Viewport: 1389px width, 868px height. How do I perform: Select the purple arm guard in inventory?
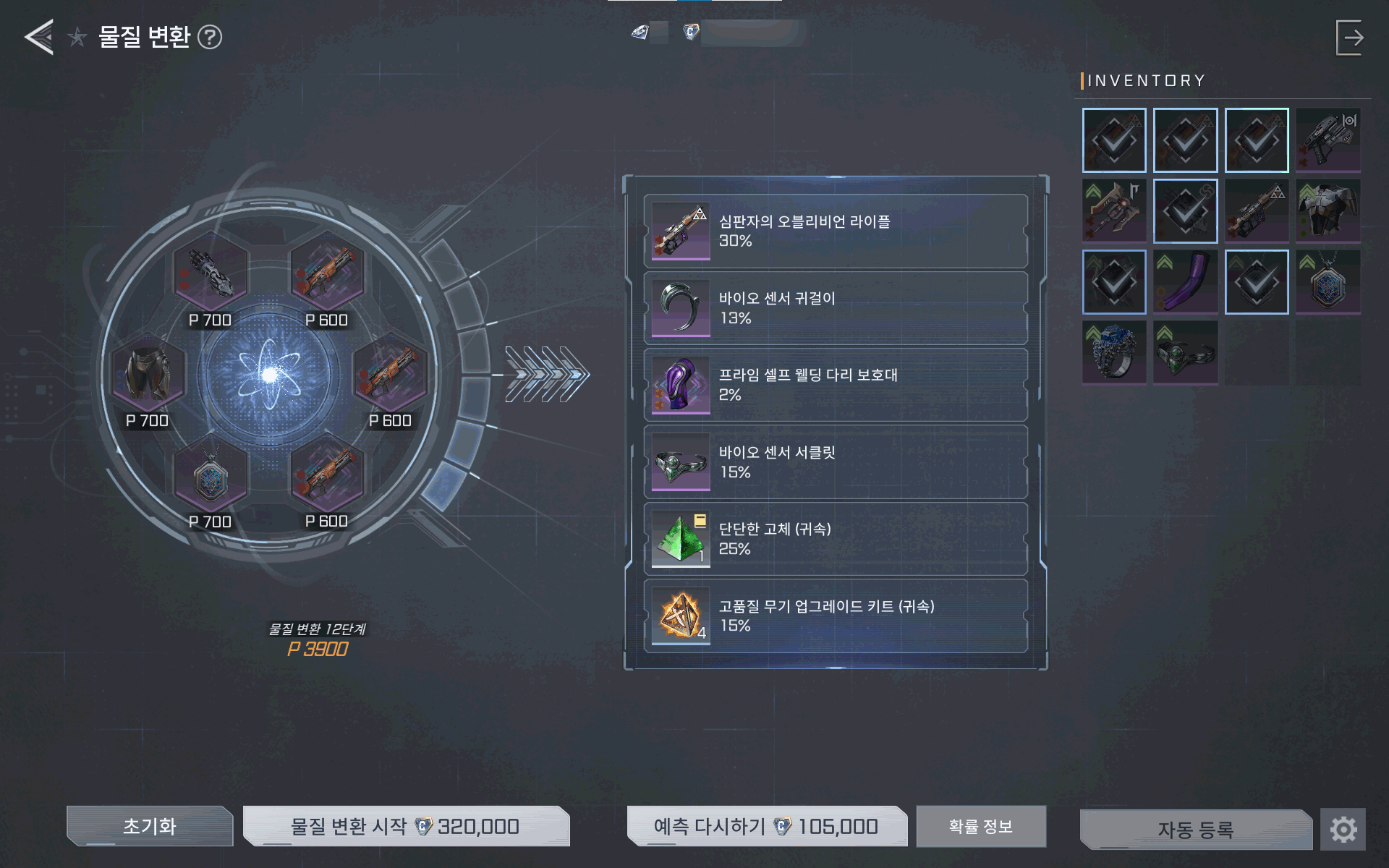click(1185, 281)
